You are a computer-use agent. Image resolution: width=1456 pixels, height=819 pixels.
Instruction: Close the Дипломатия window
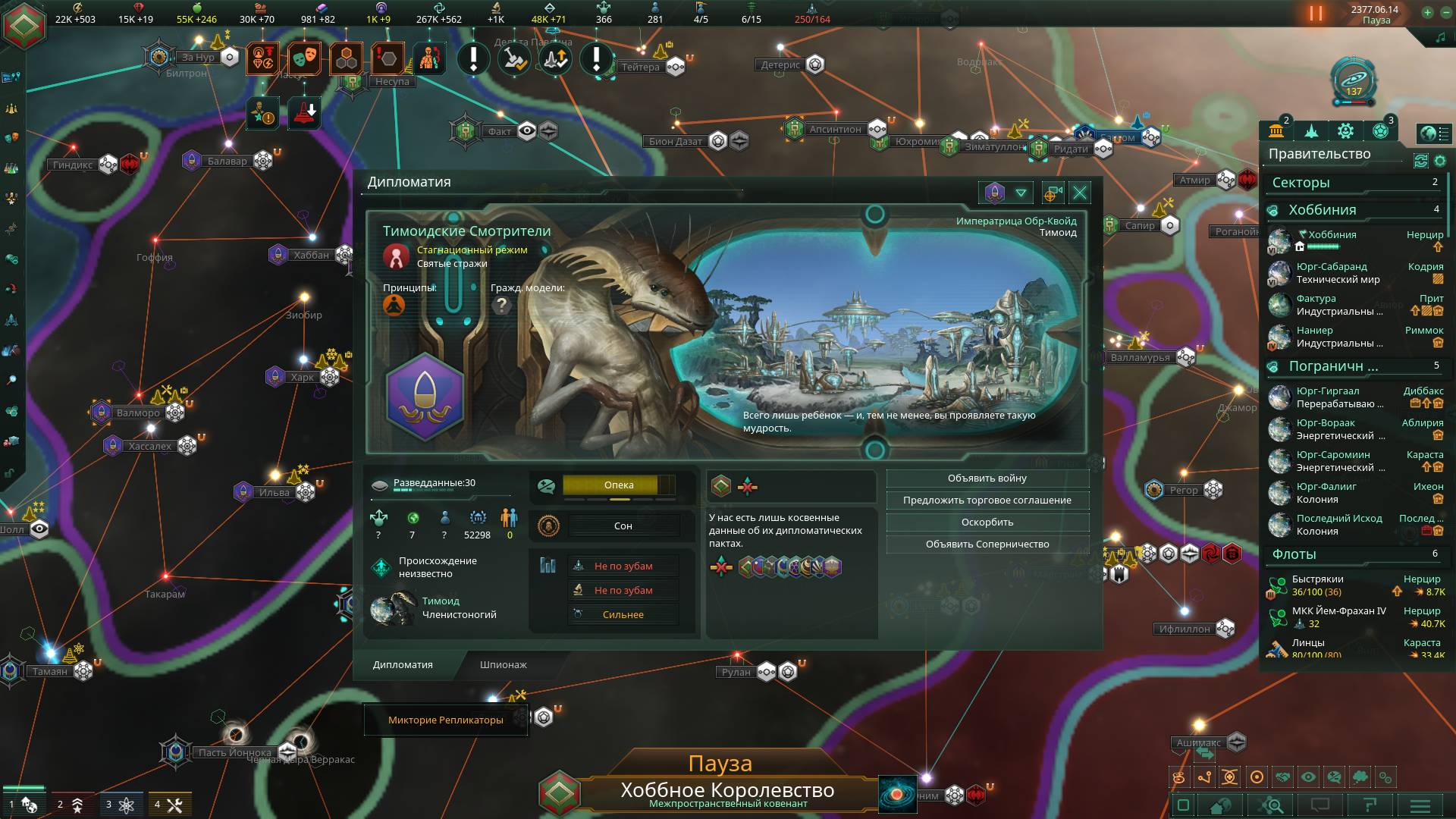(1080, 193)
